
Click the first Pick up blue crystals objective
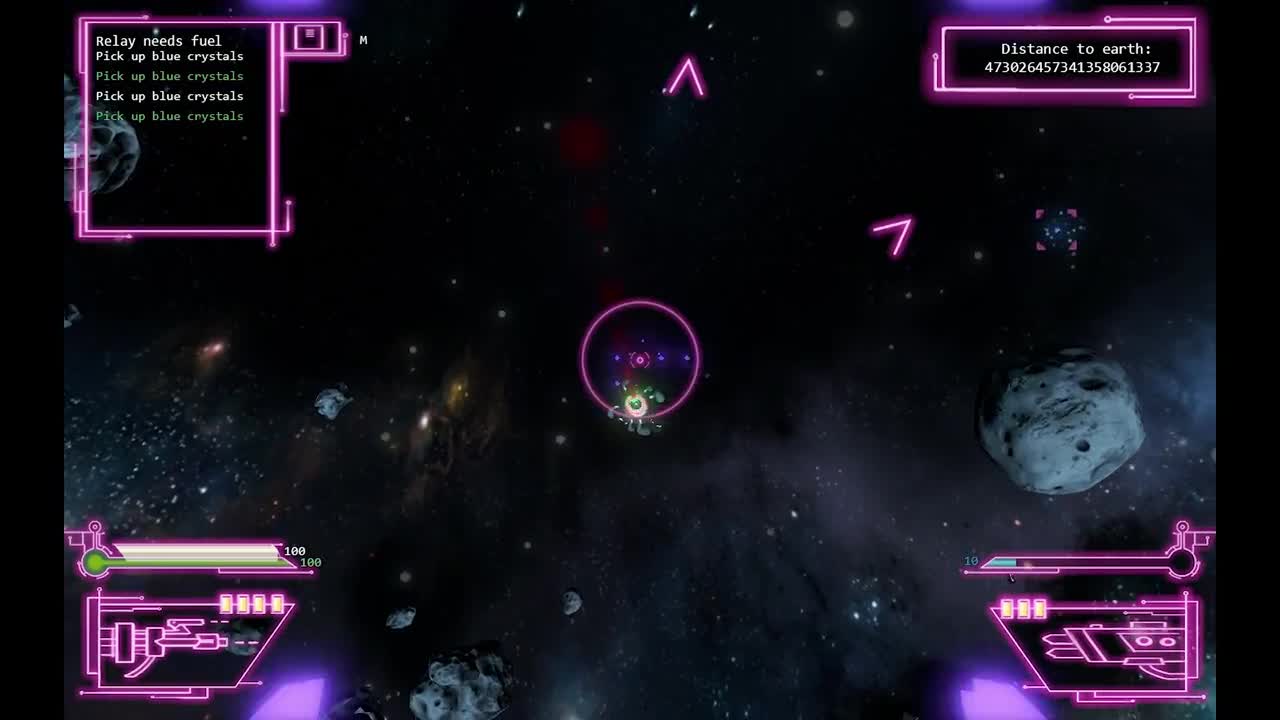click(x=169, y=56)
